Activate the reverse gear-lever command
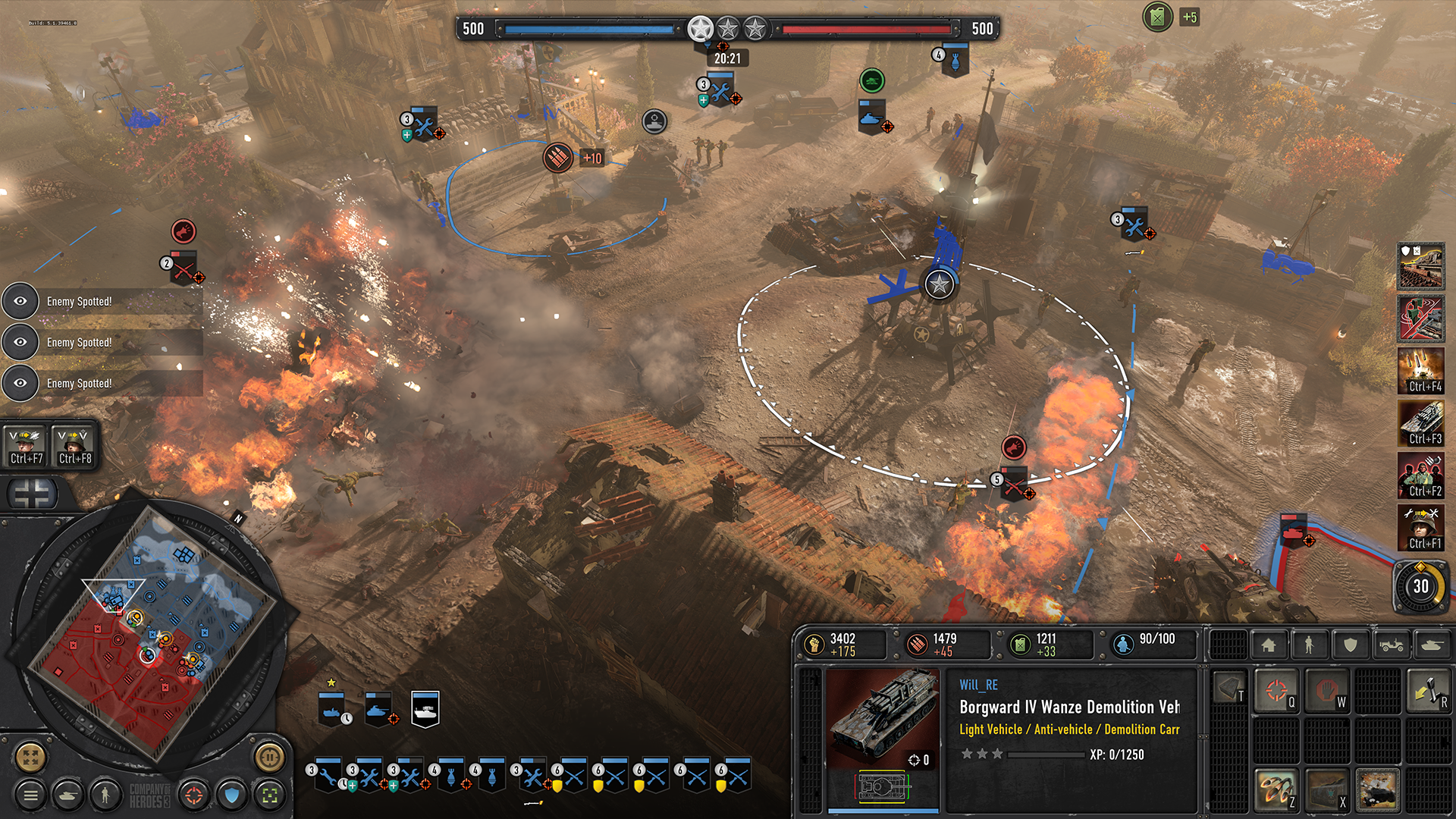 (x=1429, y=690)
